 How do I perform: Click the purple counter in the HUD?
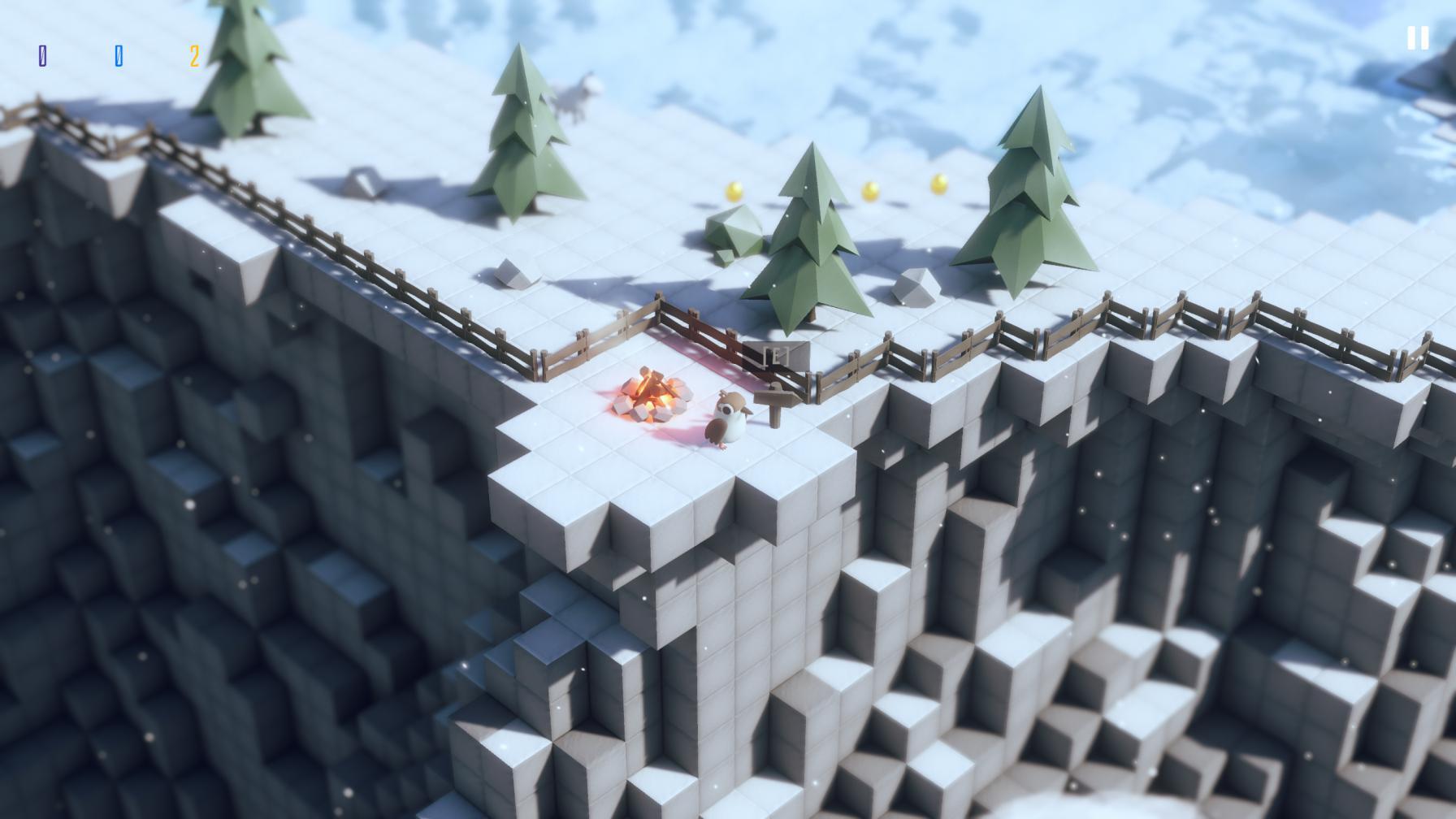[45, 55]
